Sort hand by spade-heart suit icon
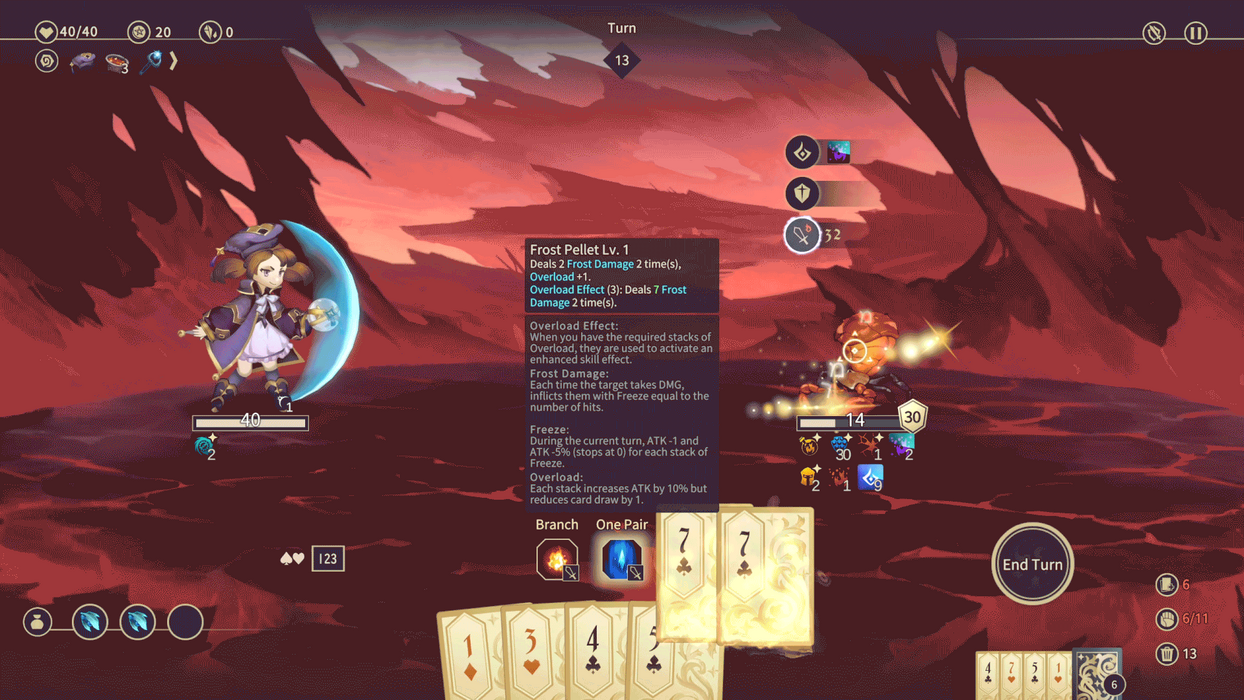This screenshot has width=1244, height=700. pos(292,559)
